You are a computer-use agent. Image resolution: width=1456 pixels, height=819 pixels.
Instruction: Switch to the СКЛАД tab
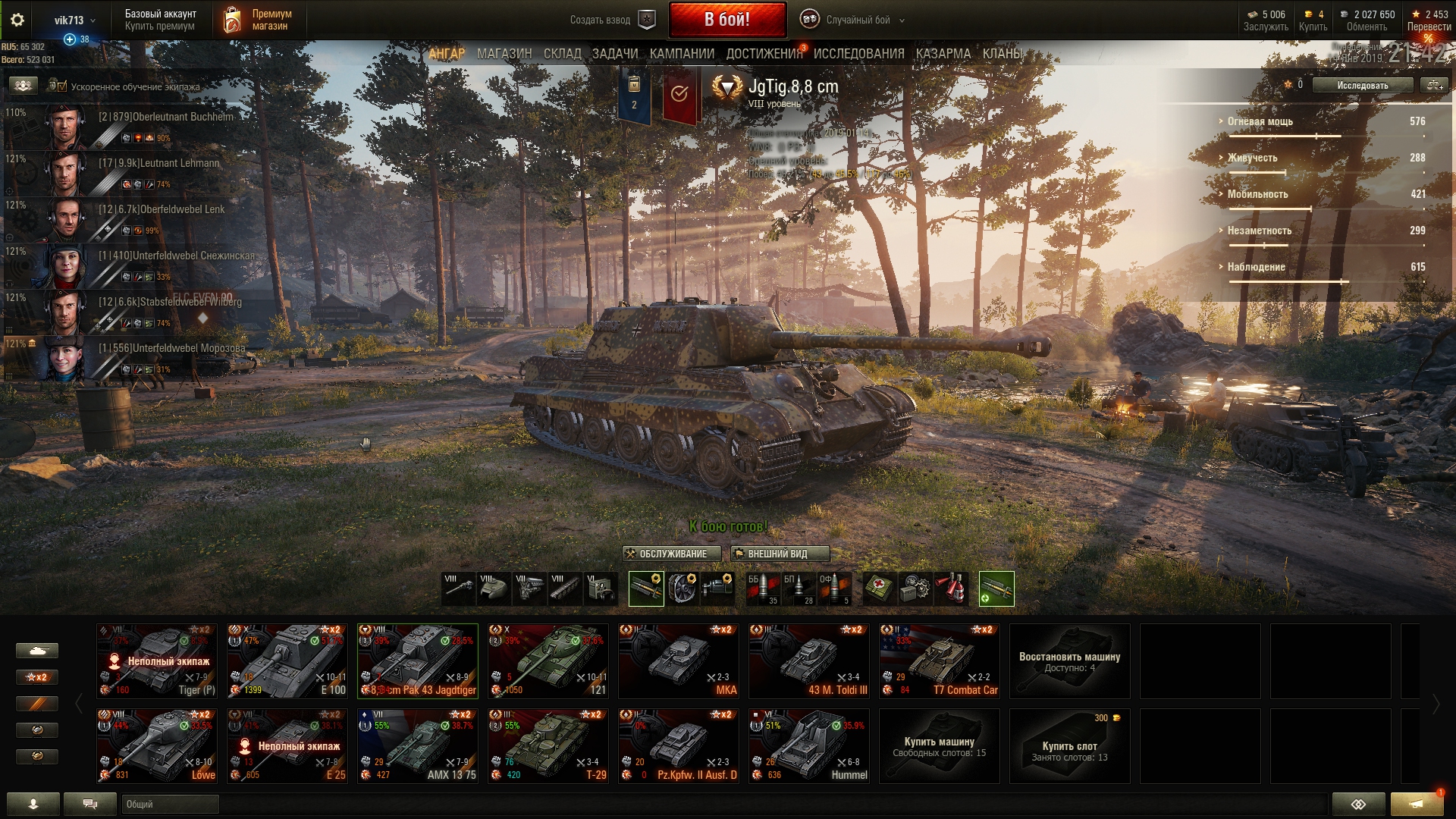click(x=562, y=54)
